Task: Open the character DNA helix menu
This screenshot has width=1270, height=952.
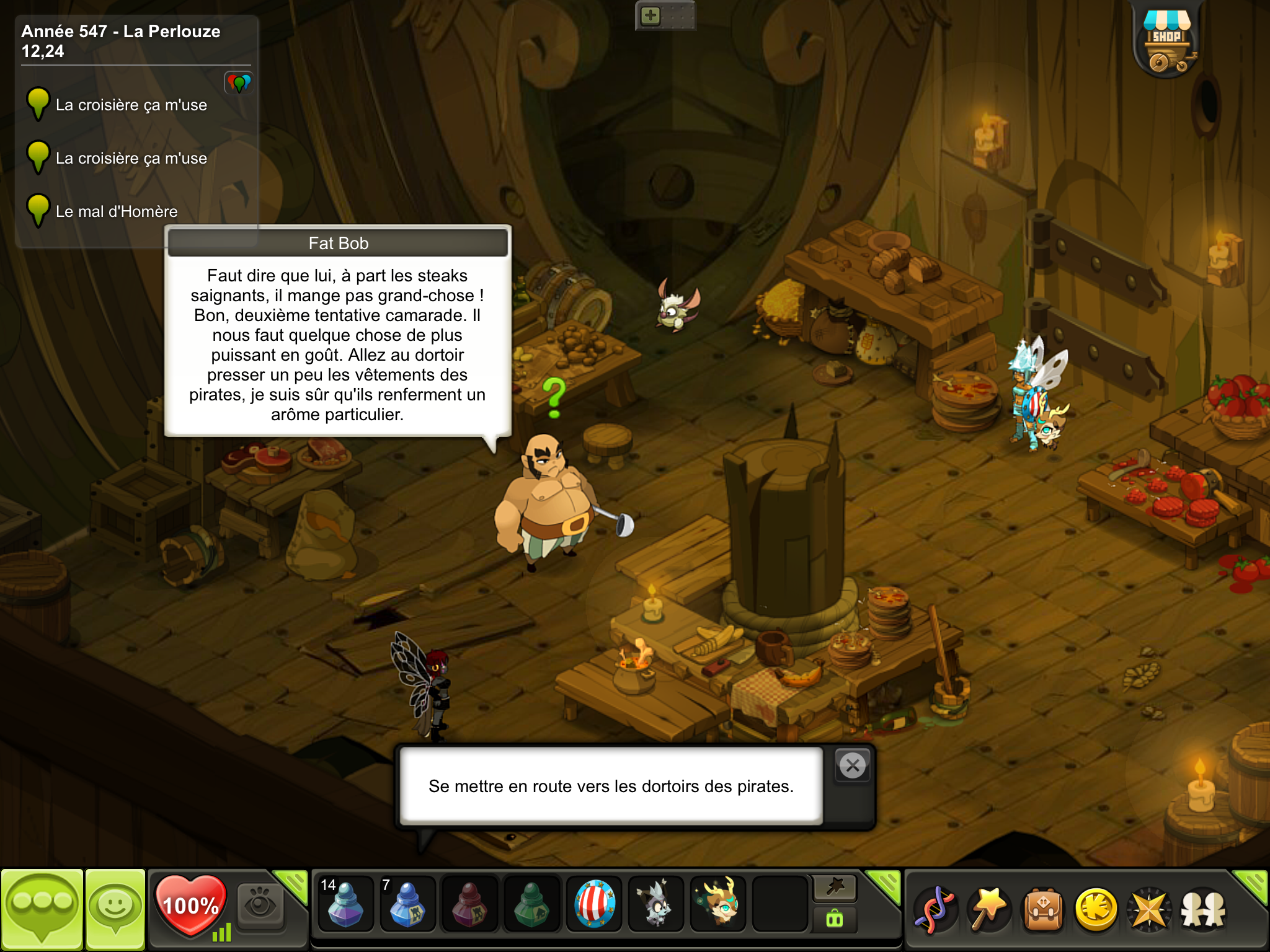Action: coord(935,910)
